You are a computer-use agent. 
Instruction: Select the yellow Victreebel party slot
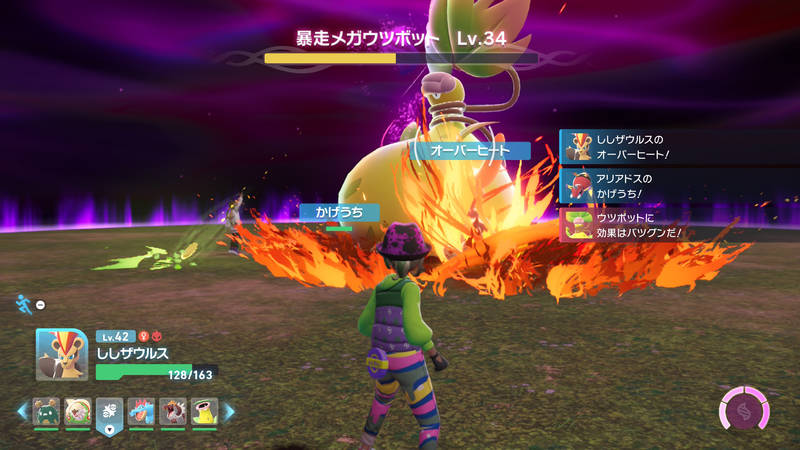coord(204,411)
